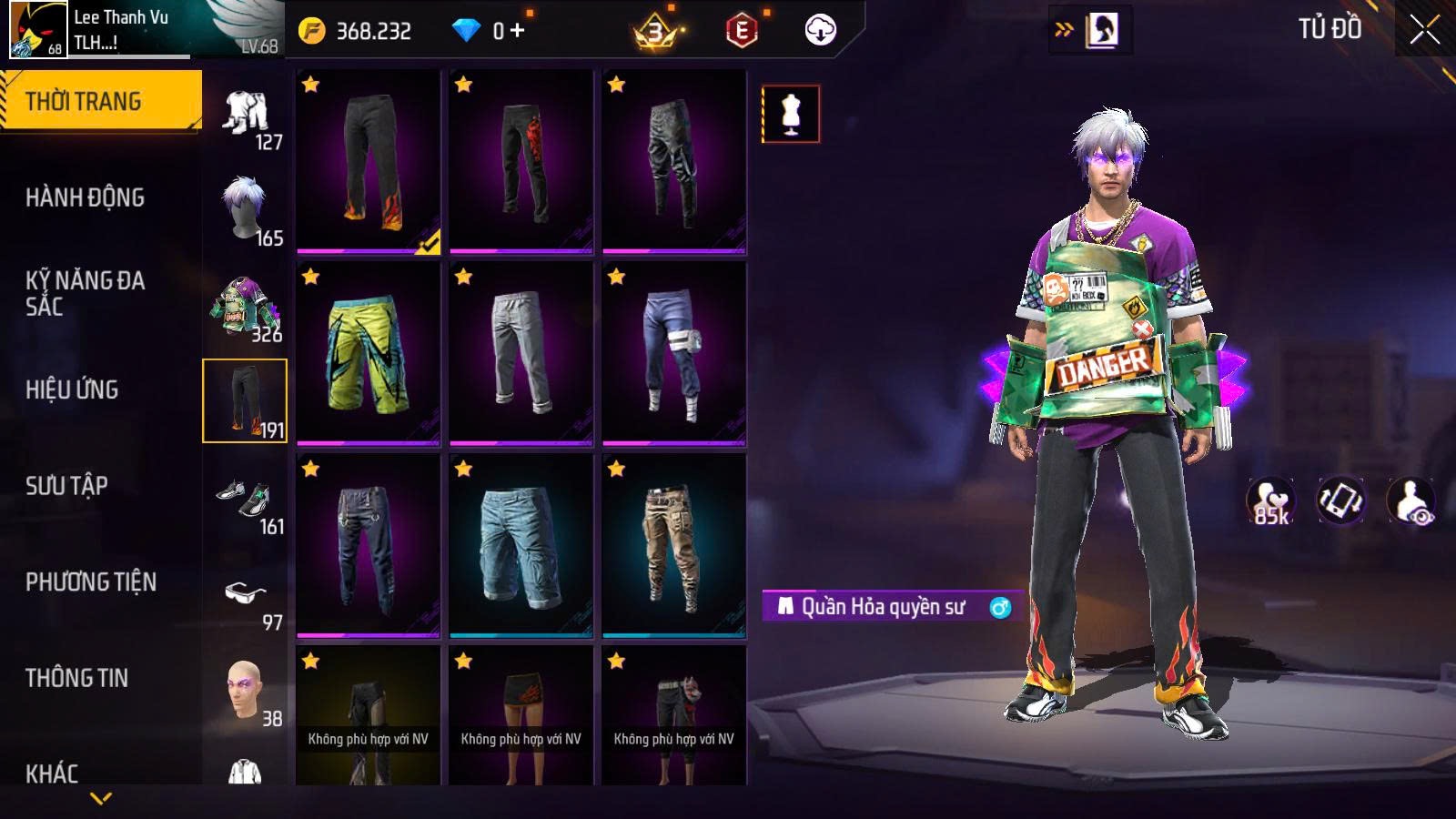Add diamonds with the plus button
Screen dimensions: 1456x819
tap(518, 31)
